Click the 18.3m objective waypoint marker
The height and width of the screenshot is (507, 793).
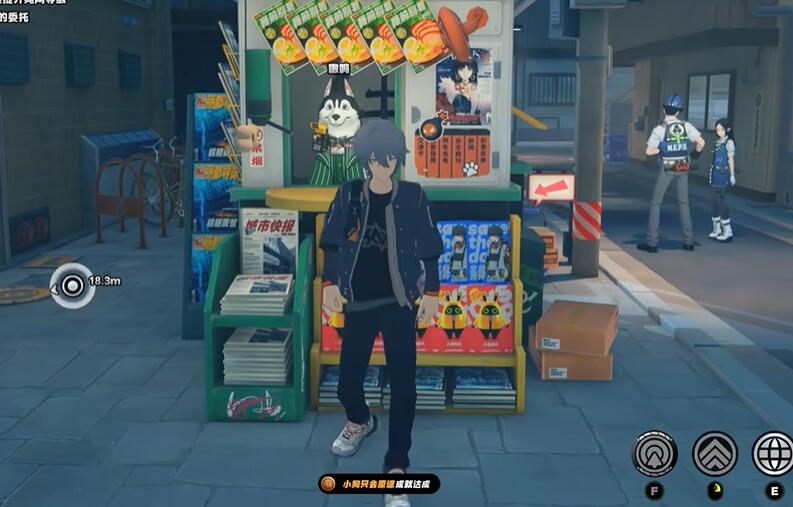pos(71,284)
